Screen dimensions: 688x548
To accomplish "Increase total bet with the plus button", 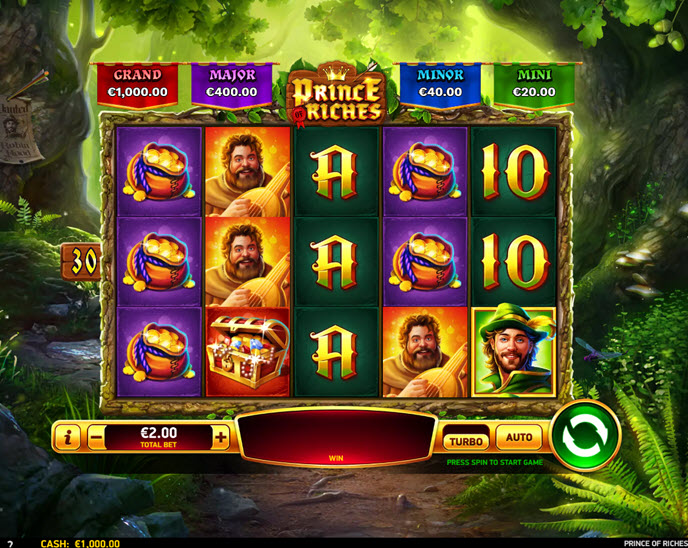I will (x=221, y=438).
